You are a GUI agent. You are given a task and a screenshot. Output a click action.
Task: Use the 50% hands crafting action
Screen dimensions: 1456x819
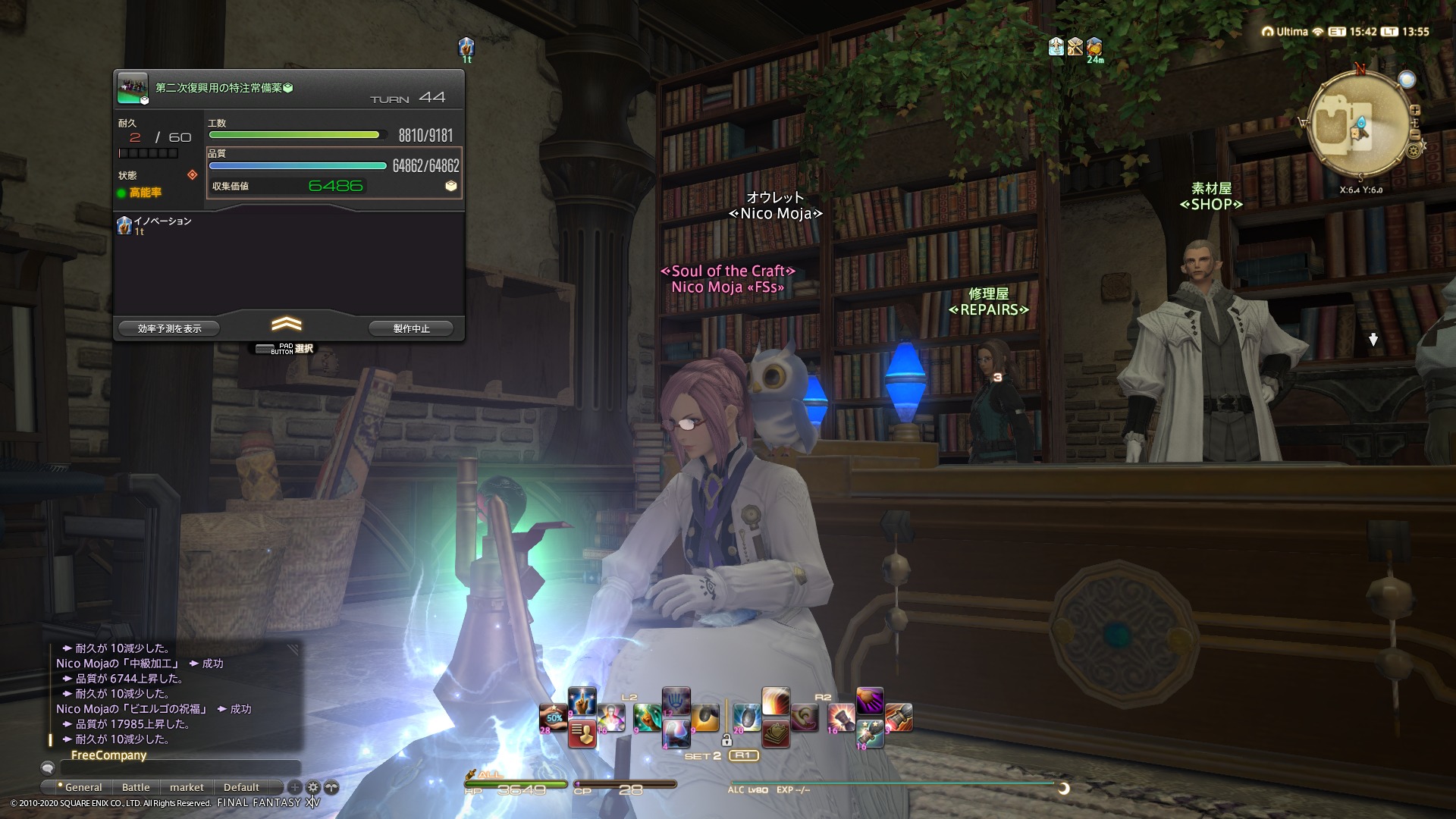pos(554,717)
